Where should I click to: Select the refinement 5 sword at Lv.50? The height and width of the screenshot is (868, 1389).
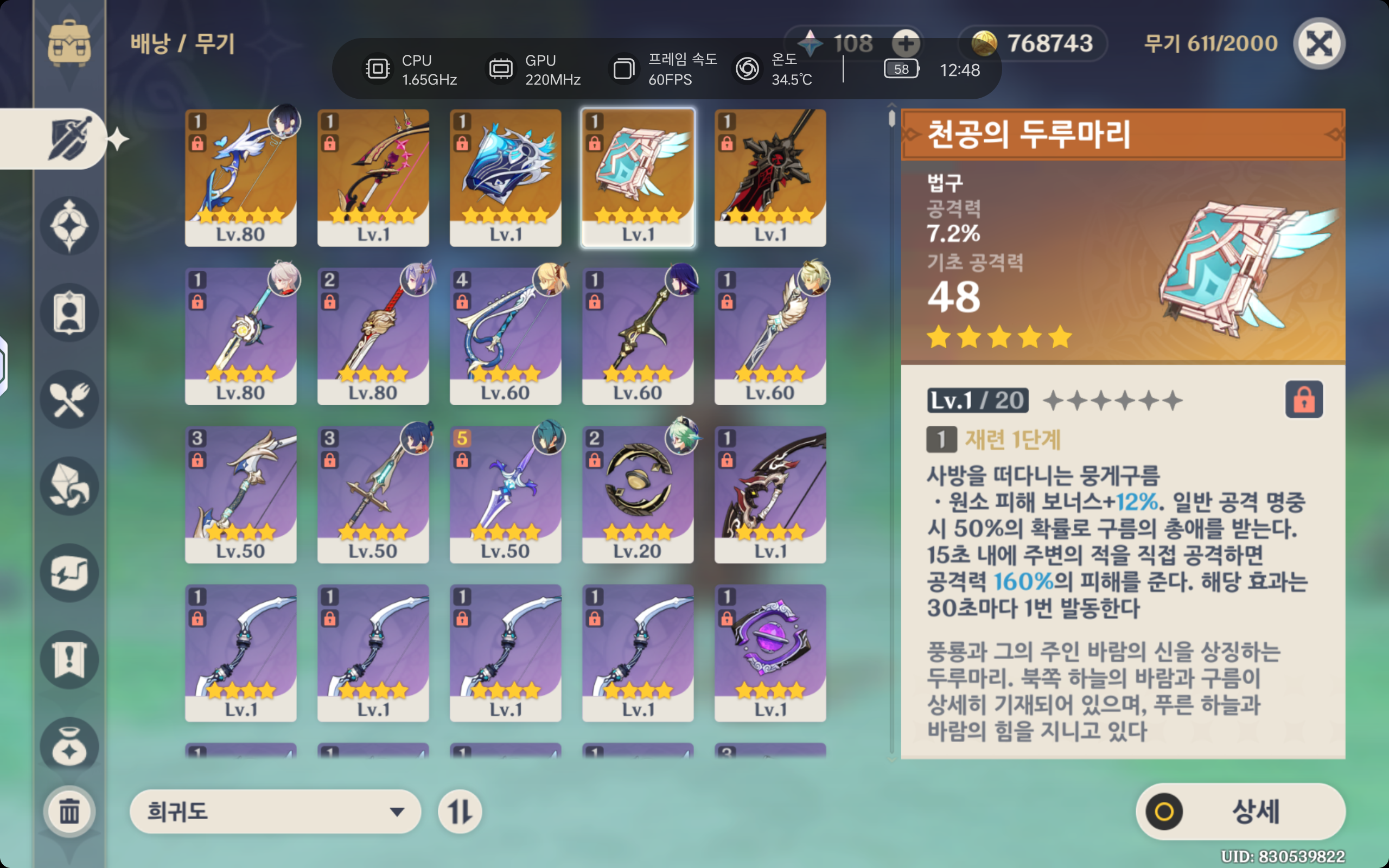(x=505, y=494)
